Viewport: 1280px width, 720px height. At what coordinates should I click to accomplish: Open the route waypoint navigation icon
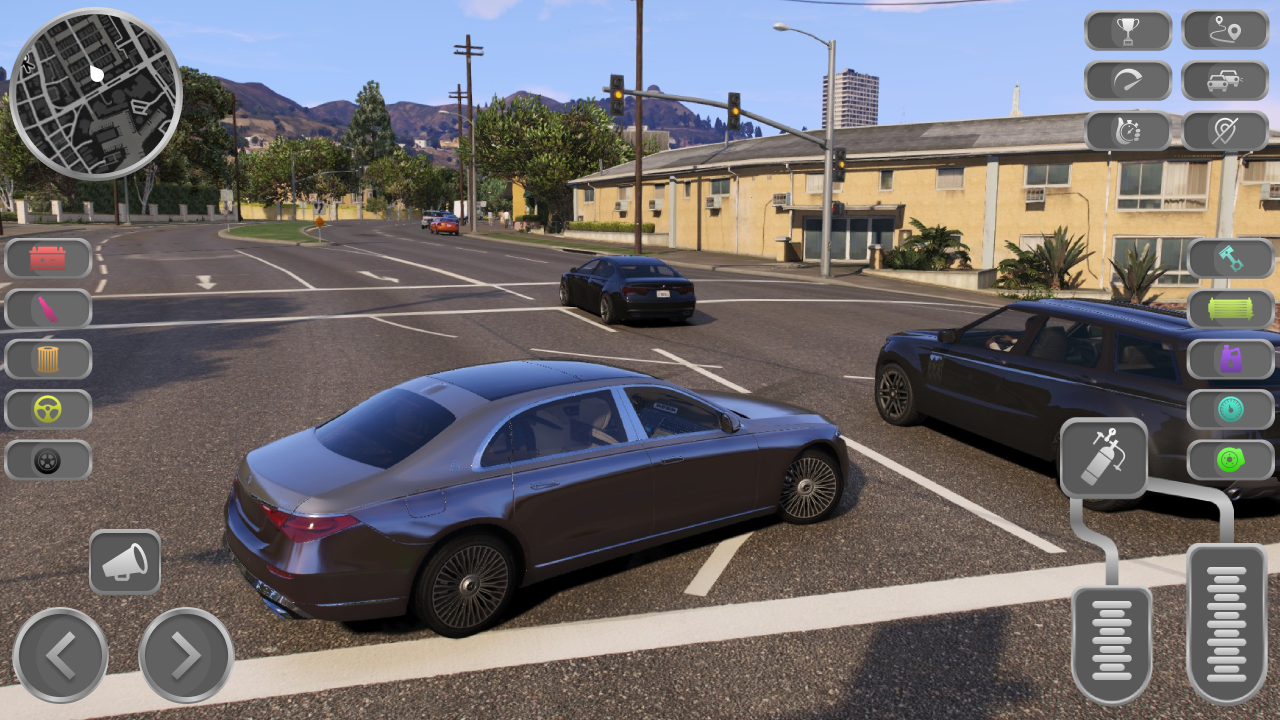1227,30
